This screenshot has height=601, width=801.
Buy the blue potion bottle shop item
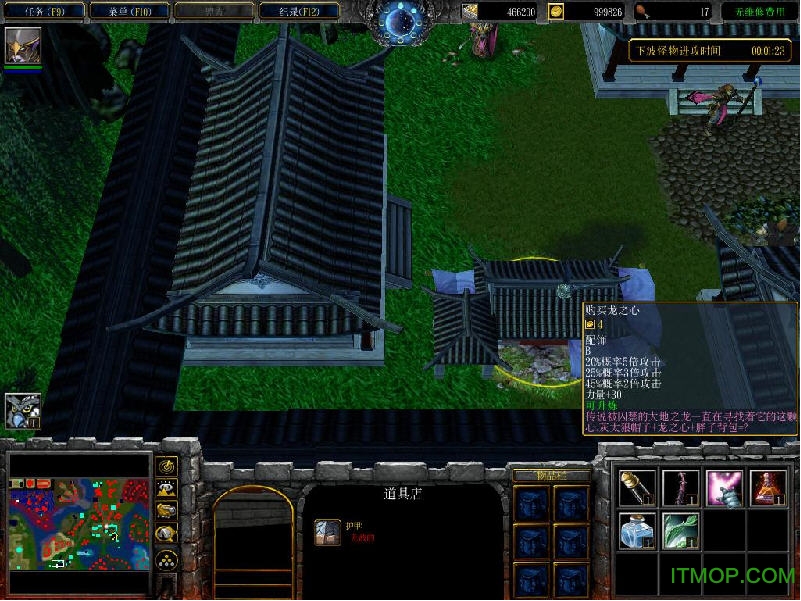637,531
